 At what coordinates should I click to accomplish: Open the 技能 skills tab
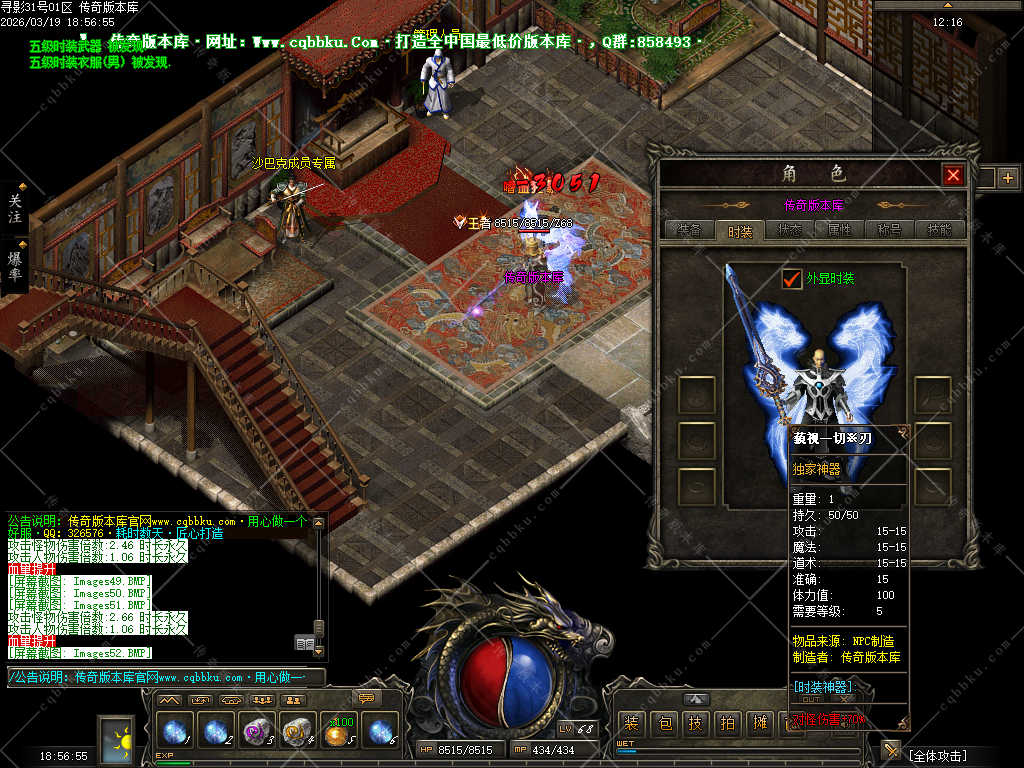(x=940, y=230)
